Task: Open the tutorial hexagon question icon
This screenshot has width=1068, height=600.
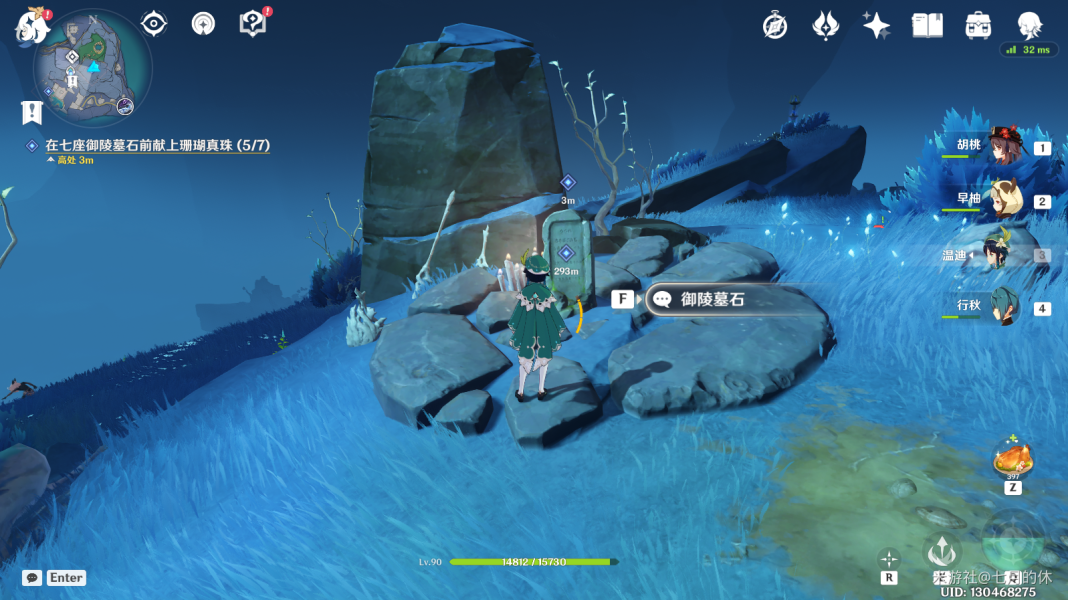Action: click(253, 23)
